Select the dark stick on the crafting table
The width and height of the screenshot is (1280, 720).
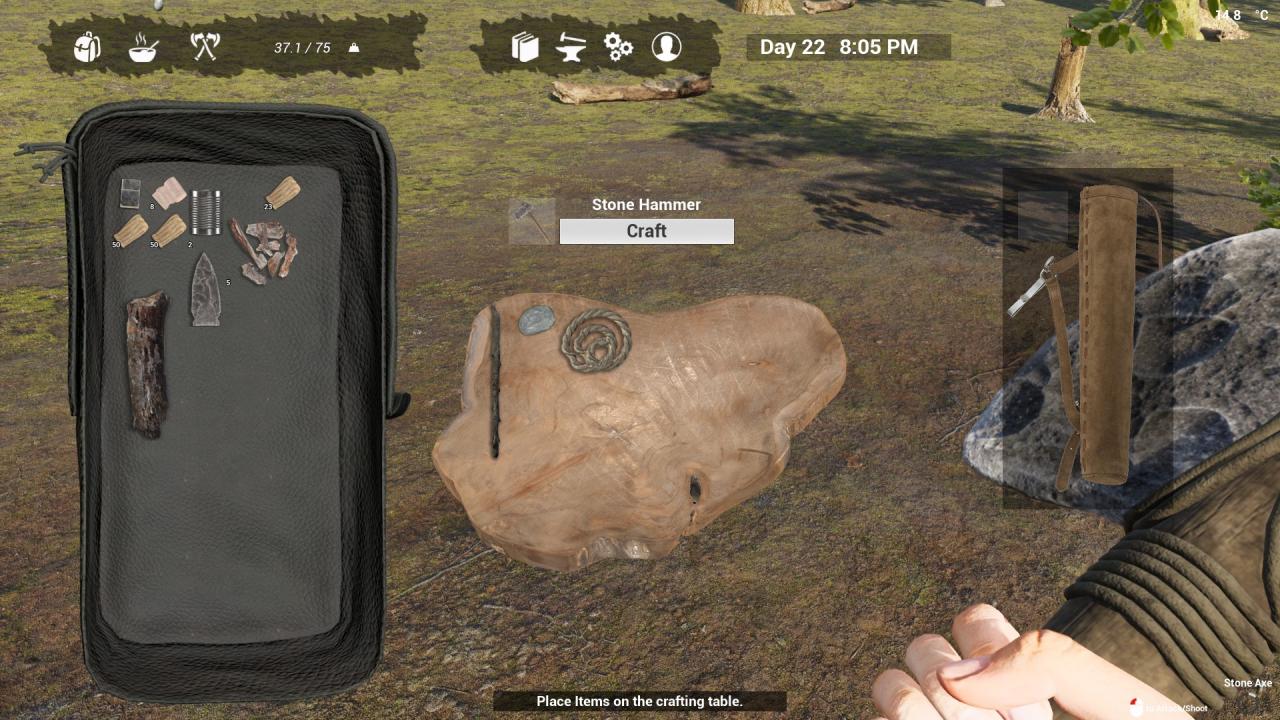[x=494, y=380]
